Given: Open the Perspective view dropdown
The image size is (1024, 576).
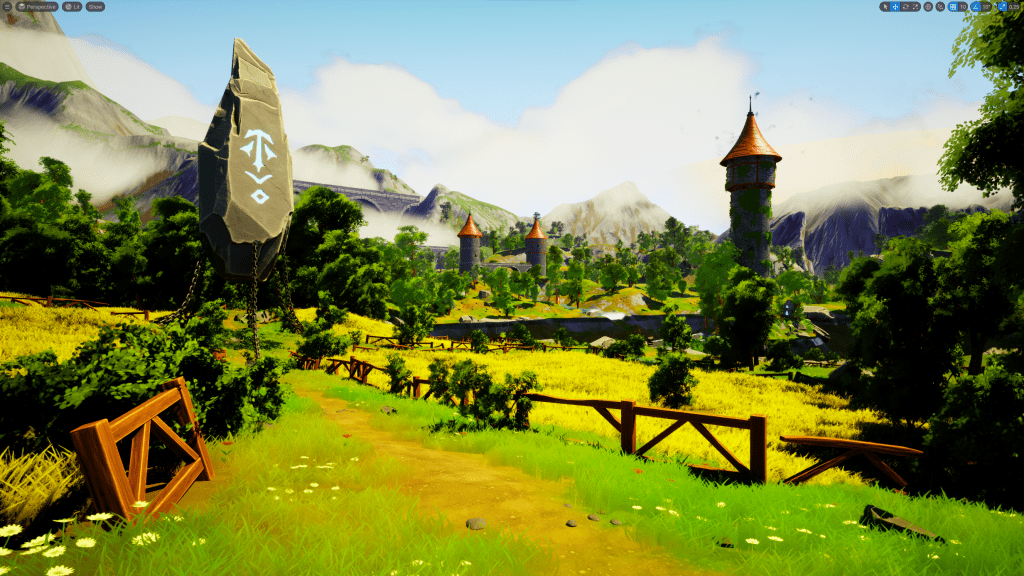Looking at the screenshot, I should point(37,6).
